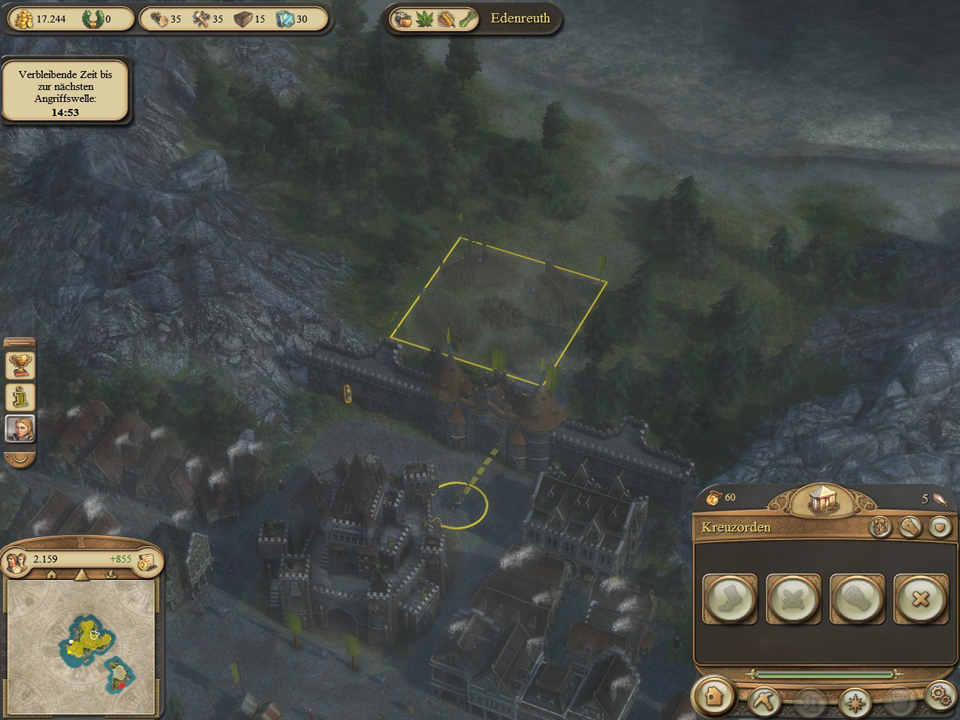This screenshot has height=720, width=960.
Task: Select the boot move command
Action: point(730,599)
